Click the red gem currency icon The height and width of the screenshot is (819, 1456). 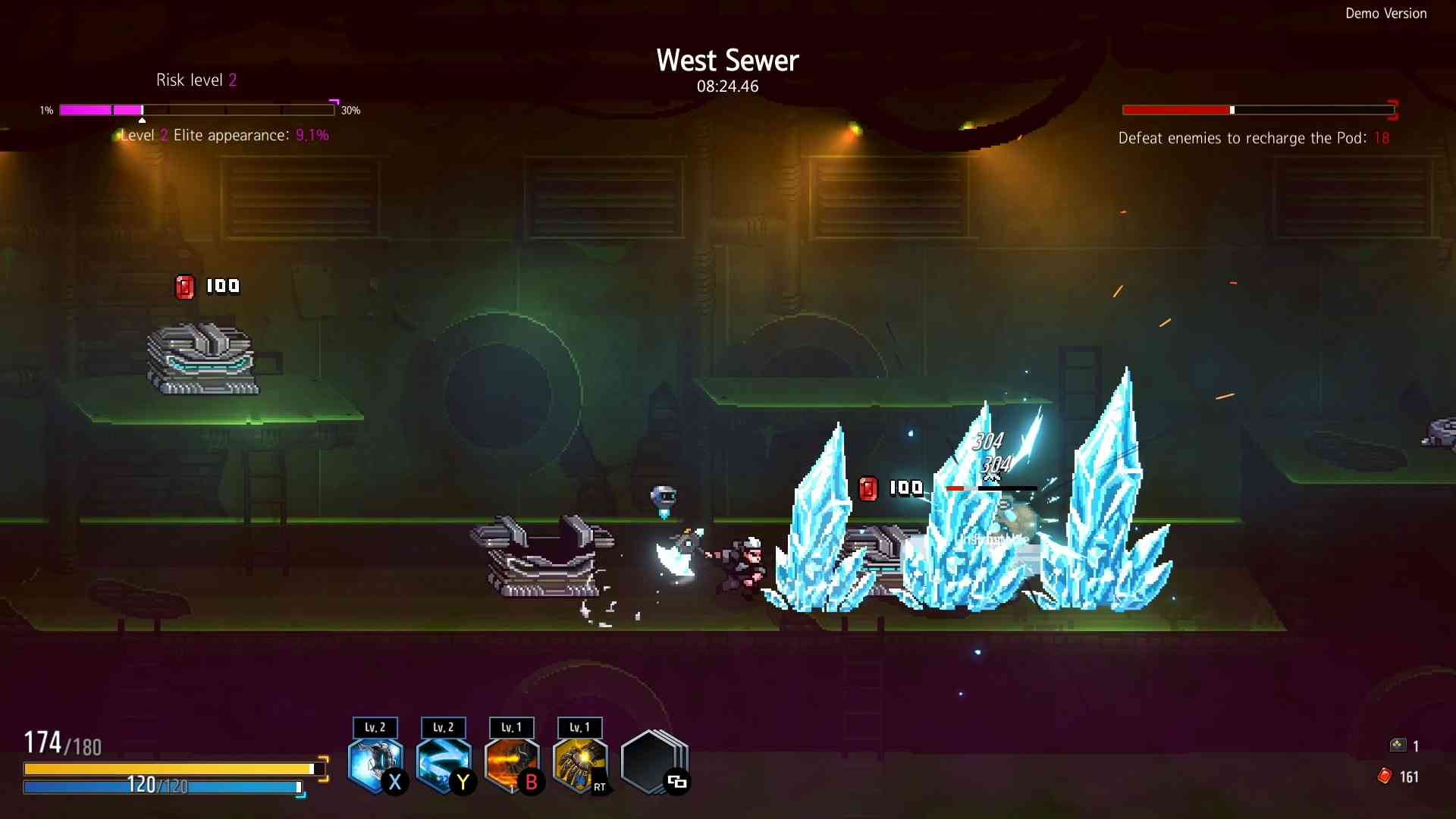[x=1385, y=776]
